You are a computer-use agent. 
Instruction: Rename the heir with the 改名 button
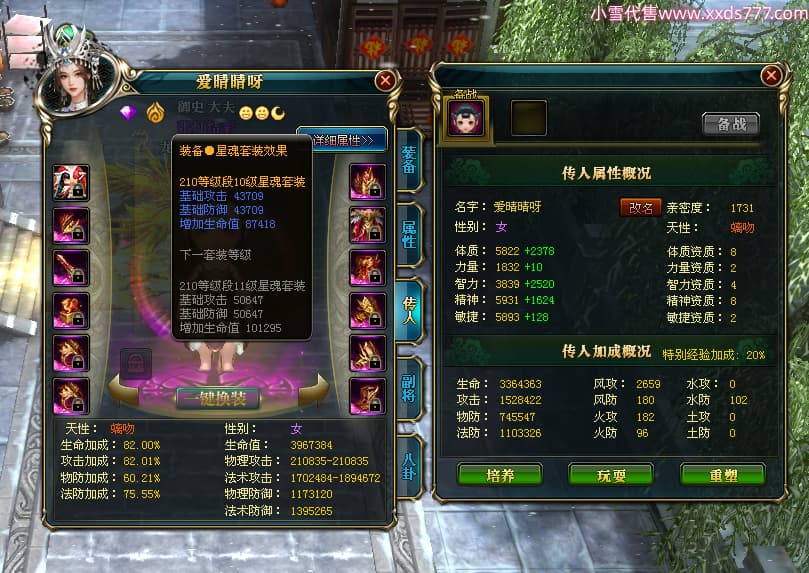(x=640, y=208)
